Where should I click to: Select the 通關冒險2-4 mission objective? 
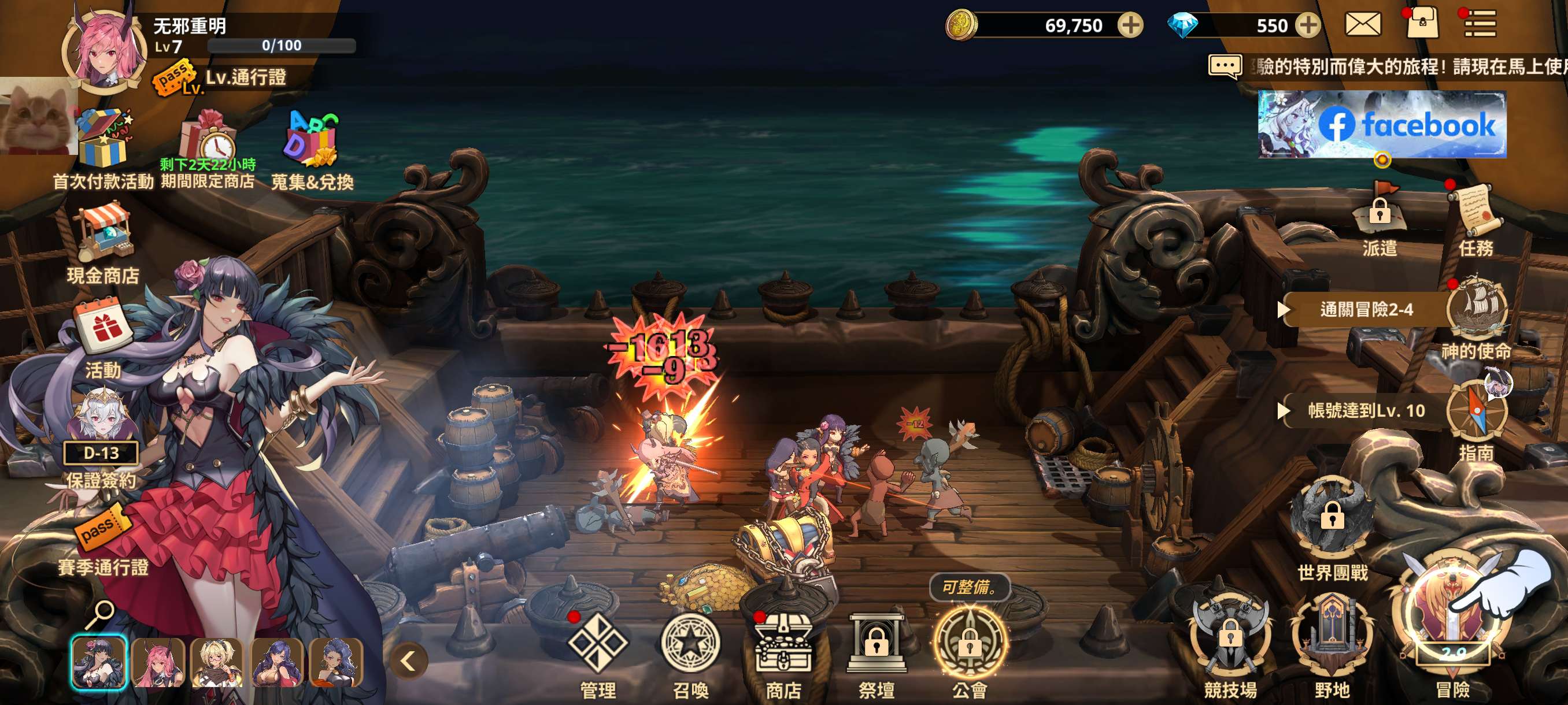tap(1365, 310)
